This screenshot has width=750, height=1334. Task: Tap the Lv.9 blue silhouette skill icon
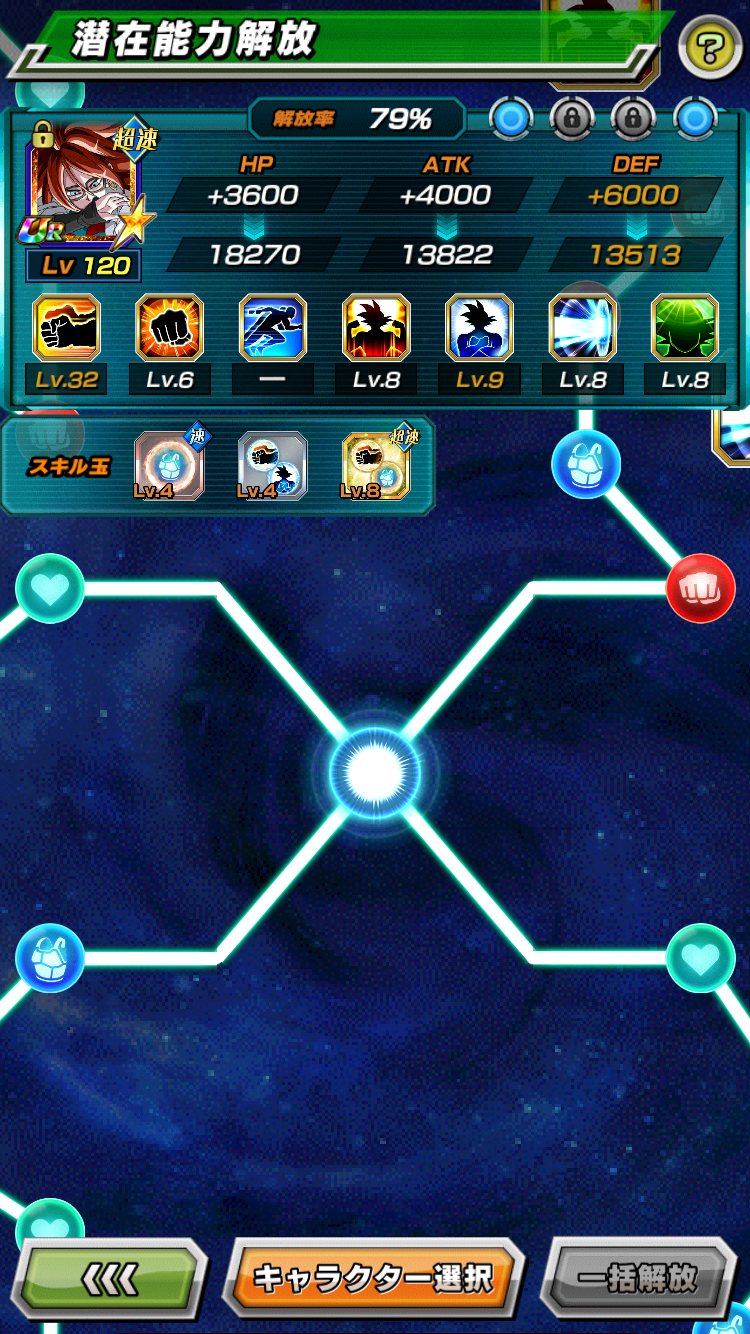coord(479,327)
